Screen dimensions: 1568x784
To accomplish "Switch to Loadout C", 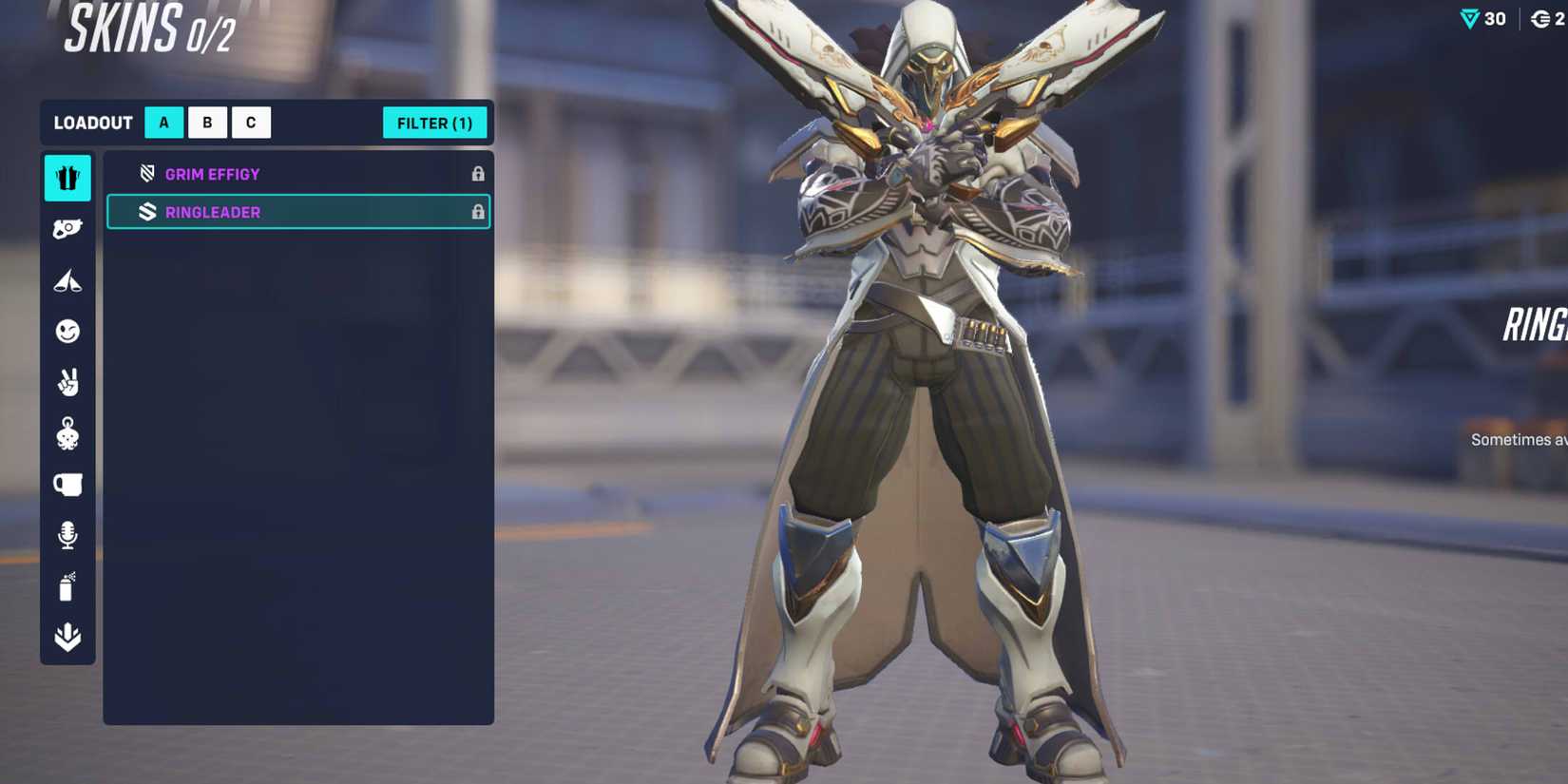I will coord(251,122).
